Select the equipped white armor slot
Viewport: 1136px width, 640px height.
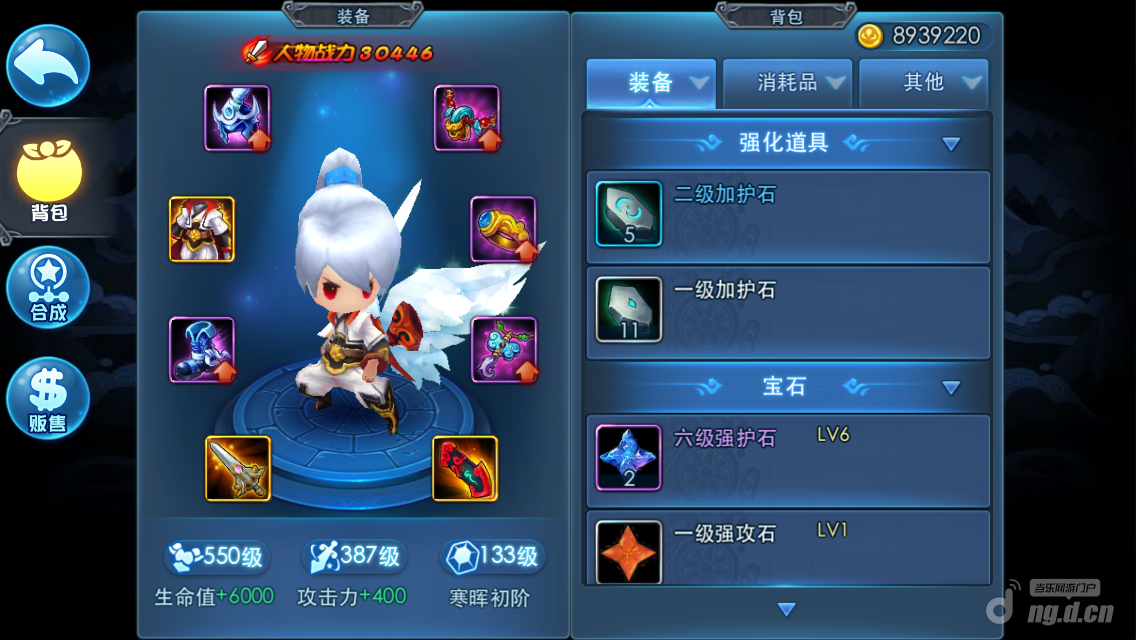coord(202,229)
